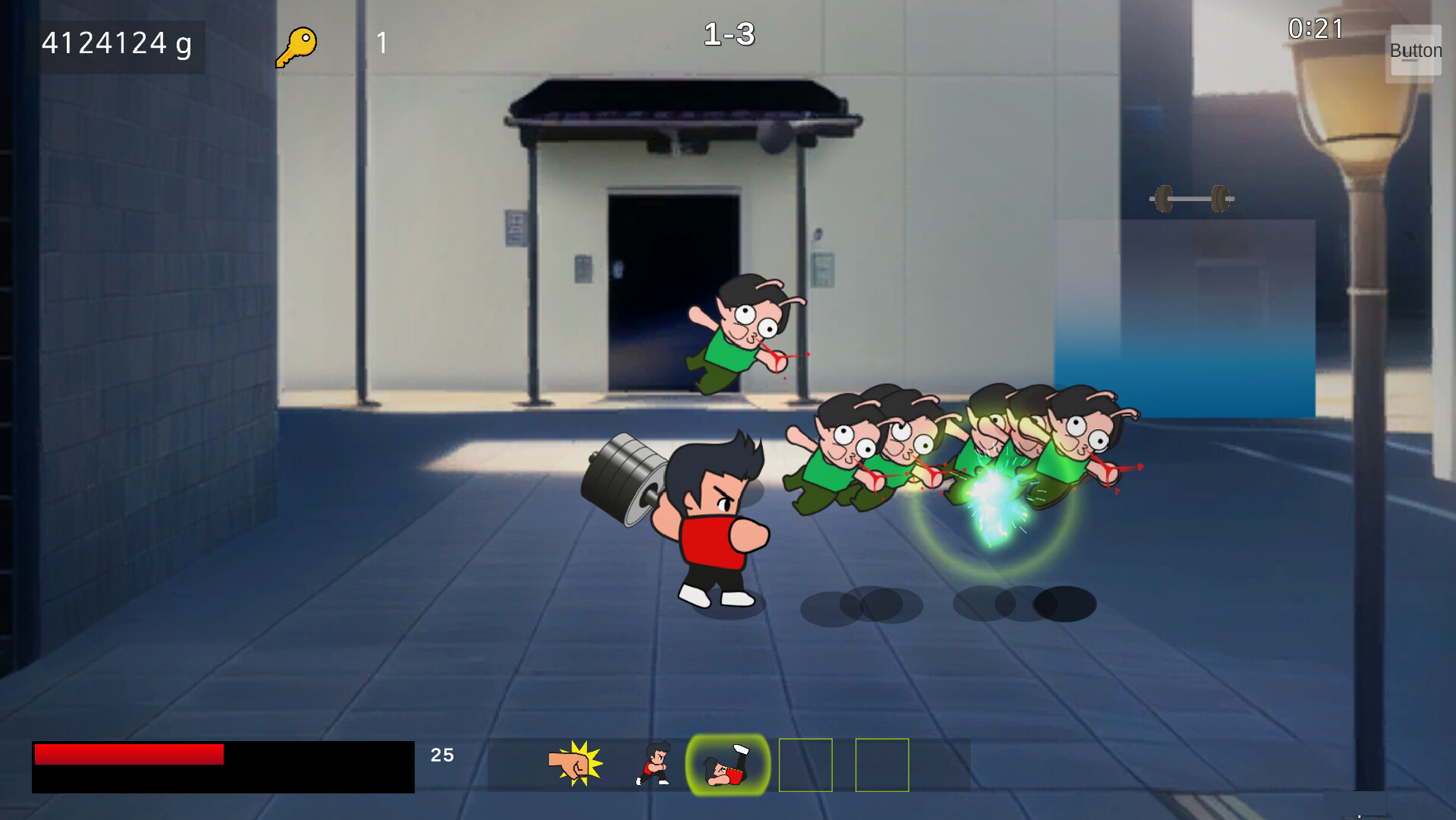Choose the highlighted kick skill slot
Viewport: 1456px width, 820px height.
pos(727,765)
